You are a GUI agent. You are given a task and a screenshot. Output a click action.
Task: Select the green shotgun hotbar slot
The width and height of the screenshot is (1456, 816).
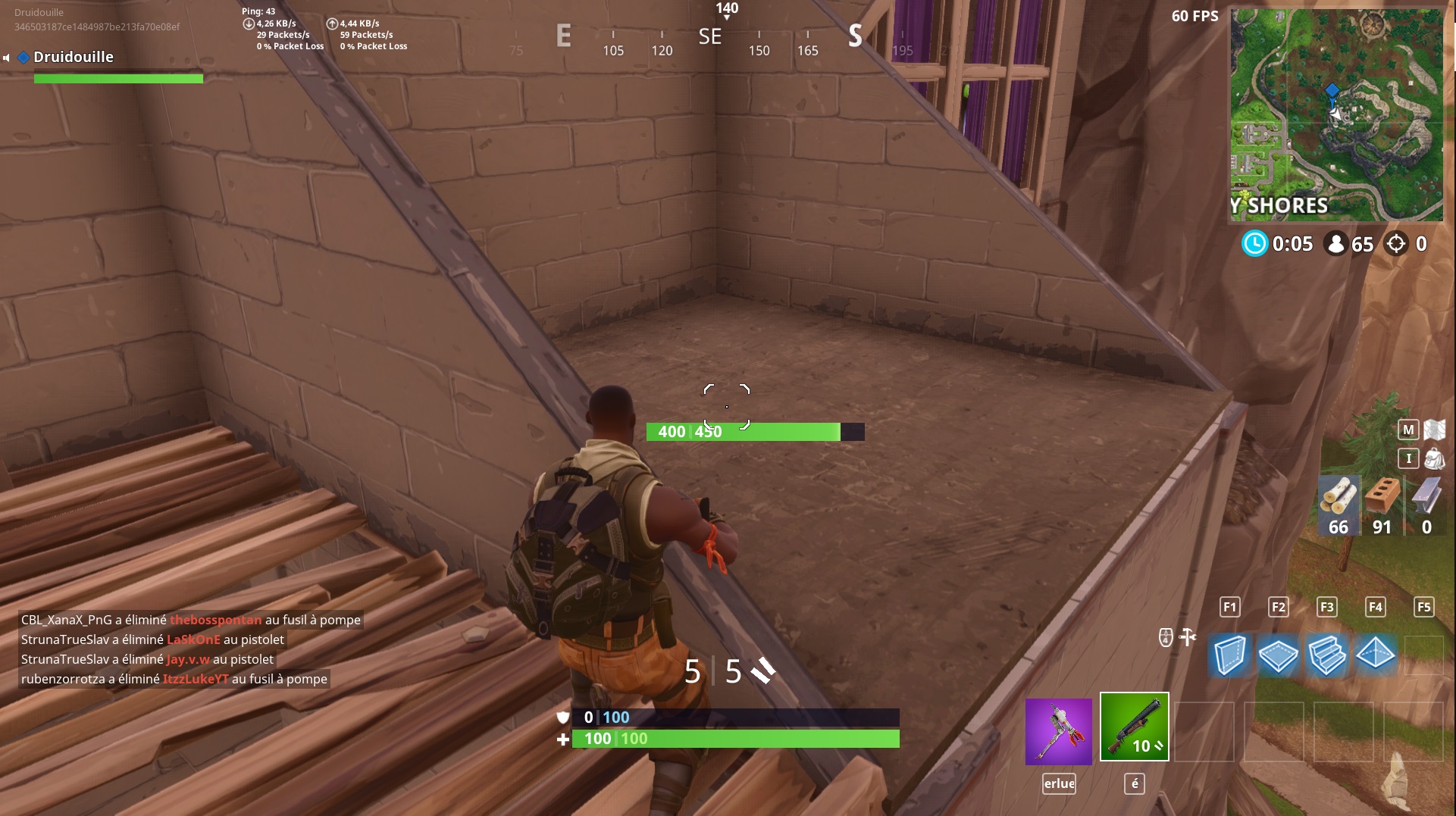coord(1135,726)
